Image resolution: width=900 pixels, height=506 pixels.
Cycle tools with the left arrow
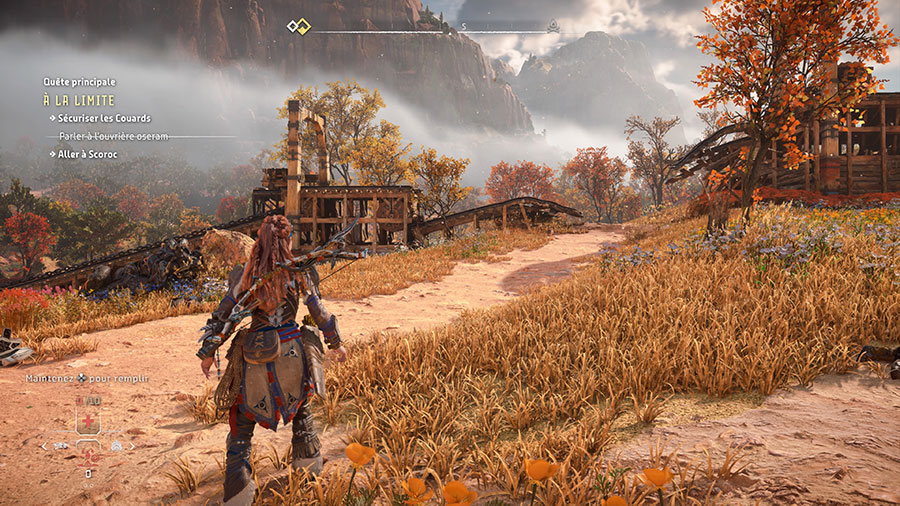[x=43, y=446]
